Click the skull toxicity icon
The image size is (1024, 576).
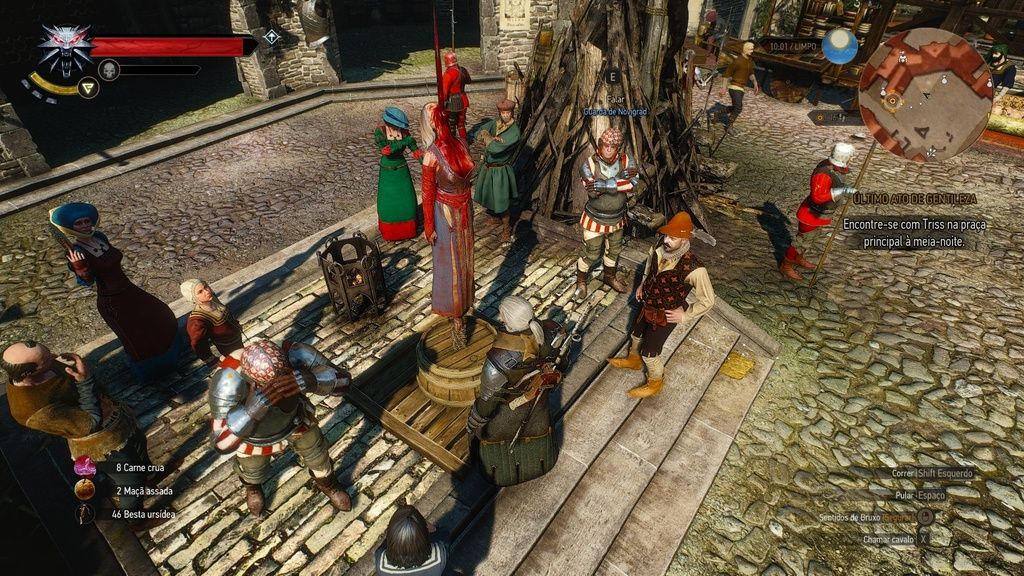(x=109, y=69)
